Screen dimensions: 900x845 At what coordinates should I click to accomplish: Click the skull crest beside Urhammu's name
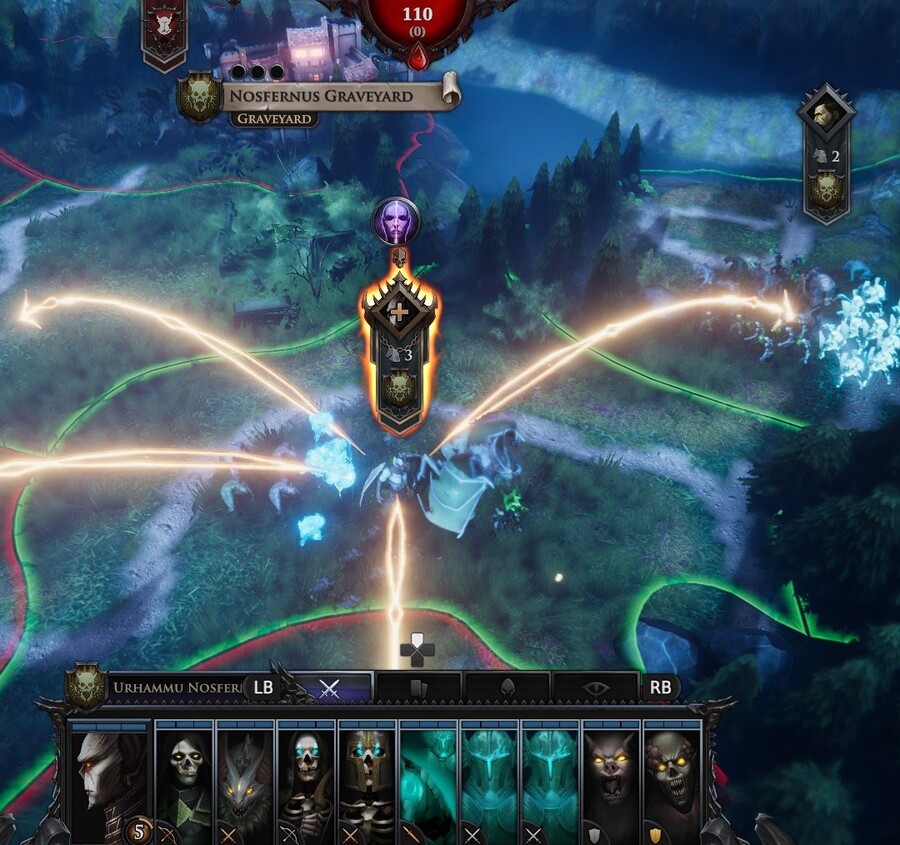tap(87, 687)
